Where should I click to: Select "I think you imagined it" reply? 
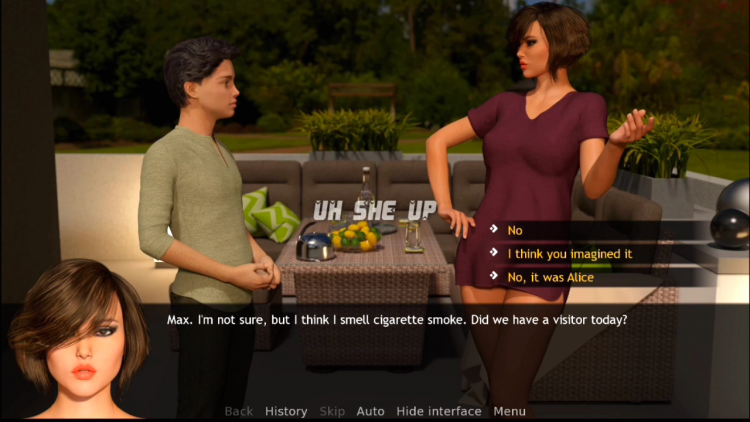click(569, 254)
